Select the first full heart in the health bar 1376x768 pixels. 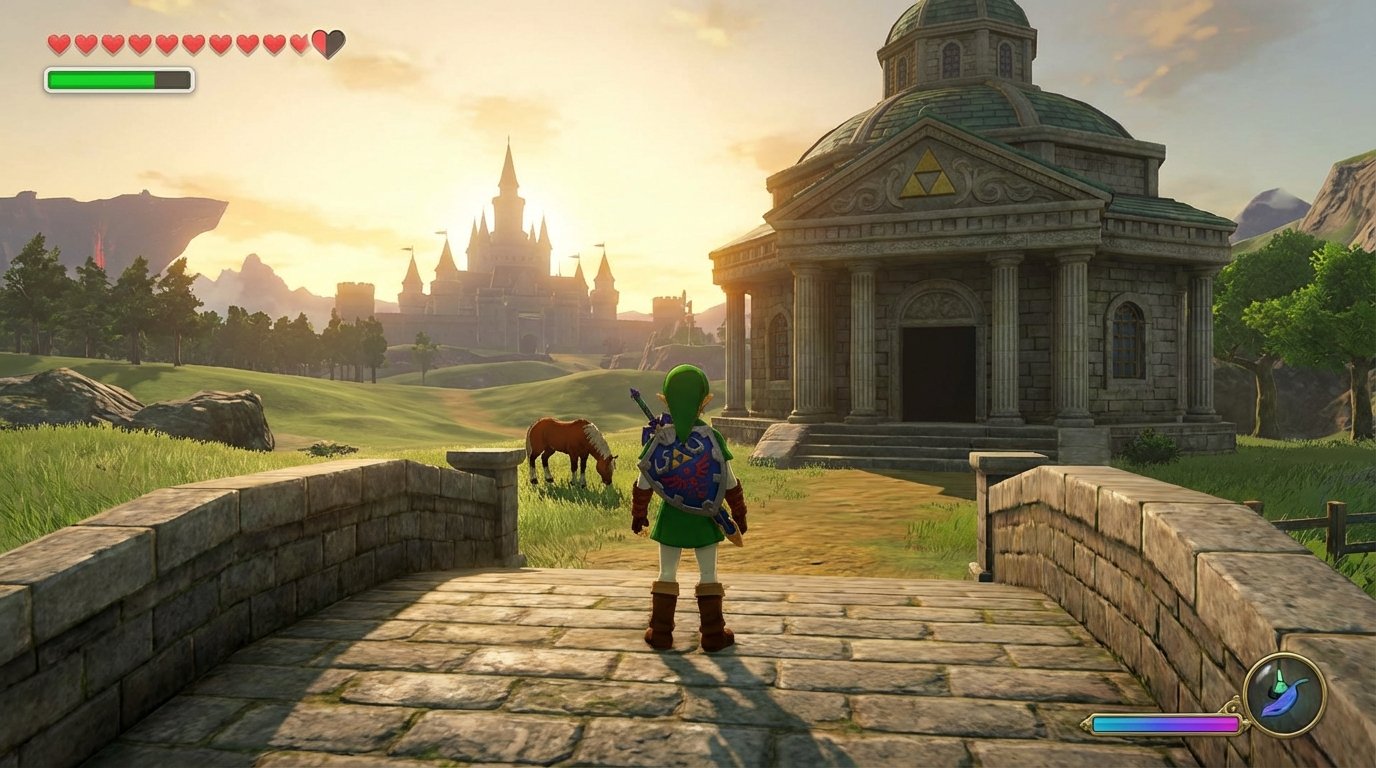coord(58,44)
